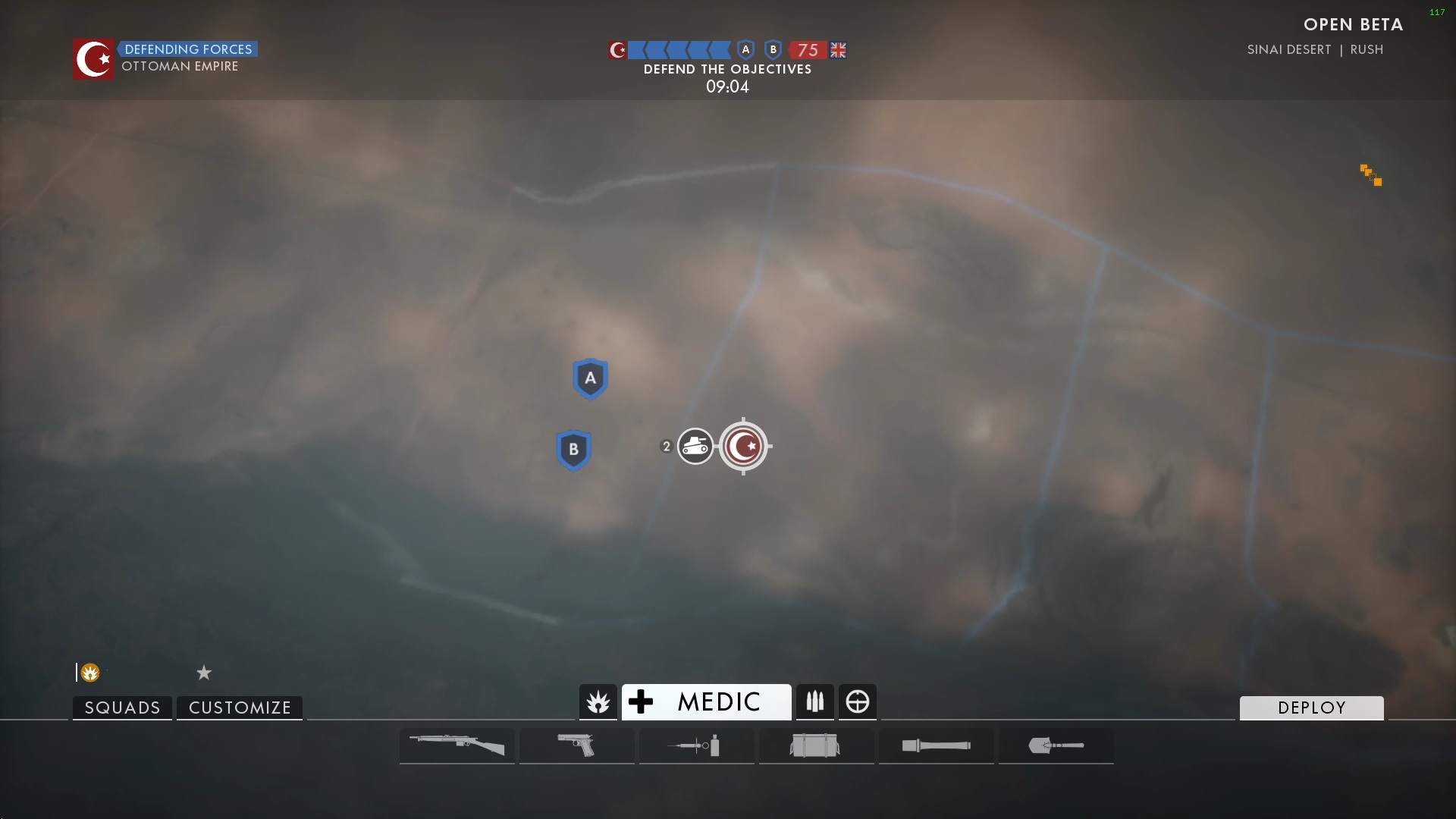Pick the medical crate gadget slot
The width and height of the screenshot is (1456, 819).
[815, 745]
